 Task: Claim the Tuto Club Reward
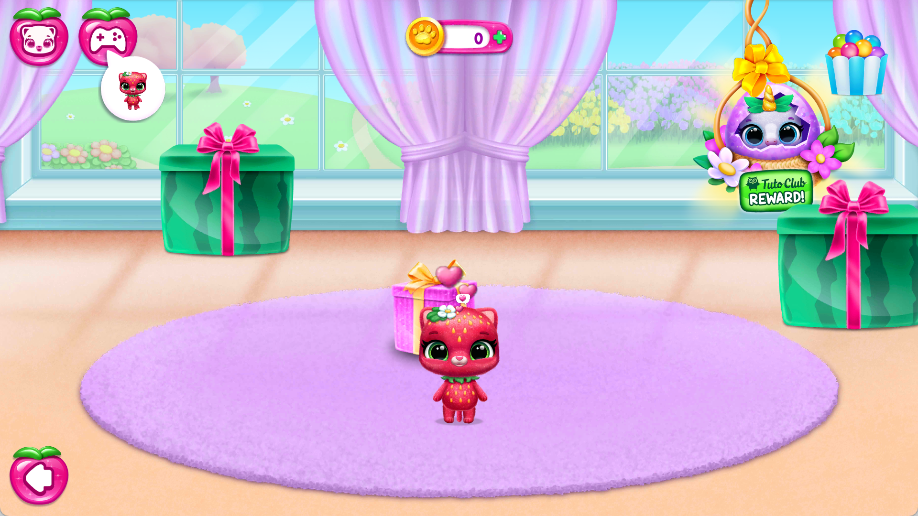click(775, 190)
